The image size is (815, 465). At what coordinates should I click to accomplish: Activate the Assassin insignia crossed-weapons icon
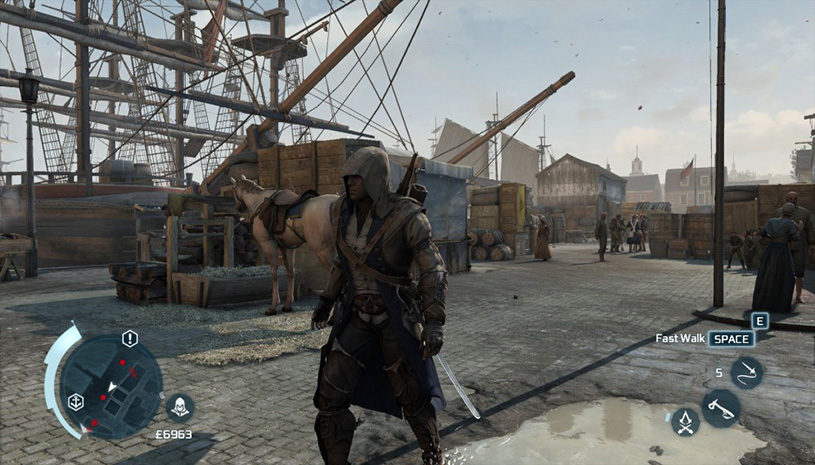tap(685, 422)
